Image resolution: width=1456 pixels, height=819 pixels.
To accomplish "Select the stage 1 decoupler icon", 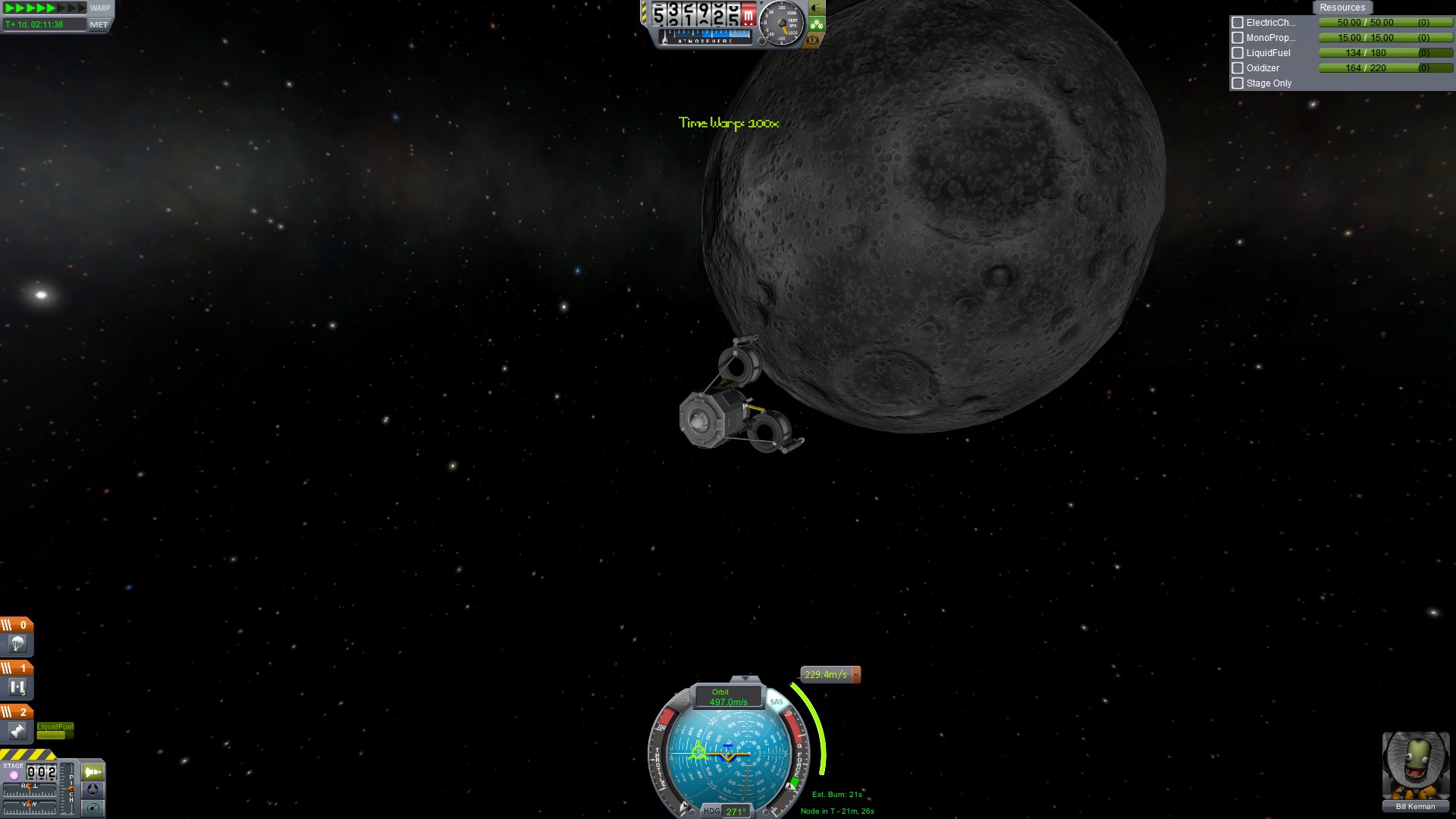I will coord(17,688).
